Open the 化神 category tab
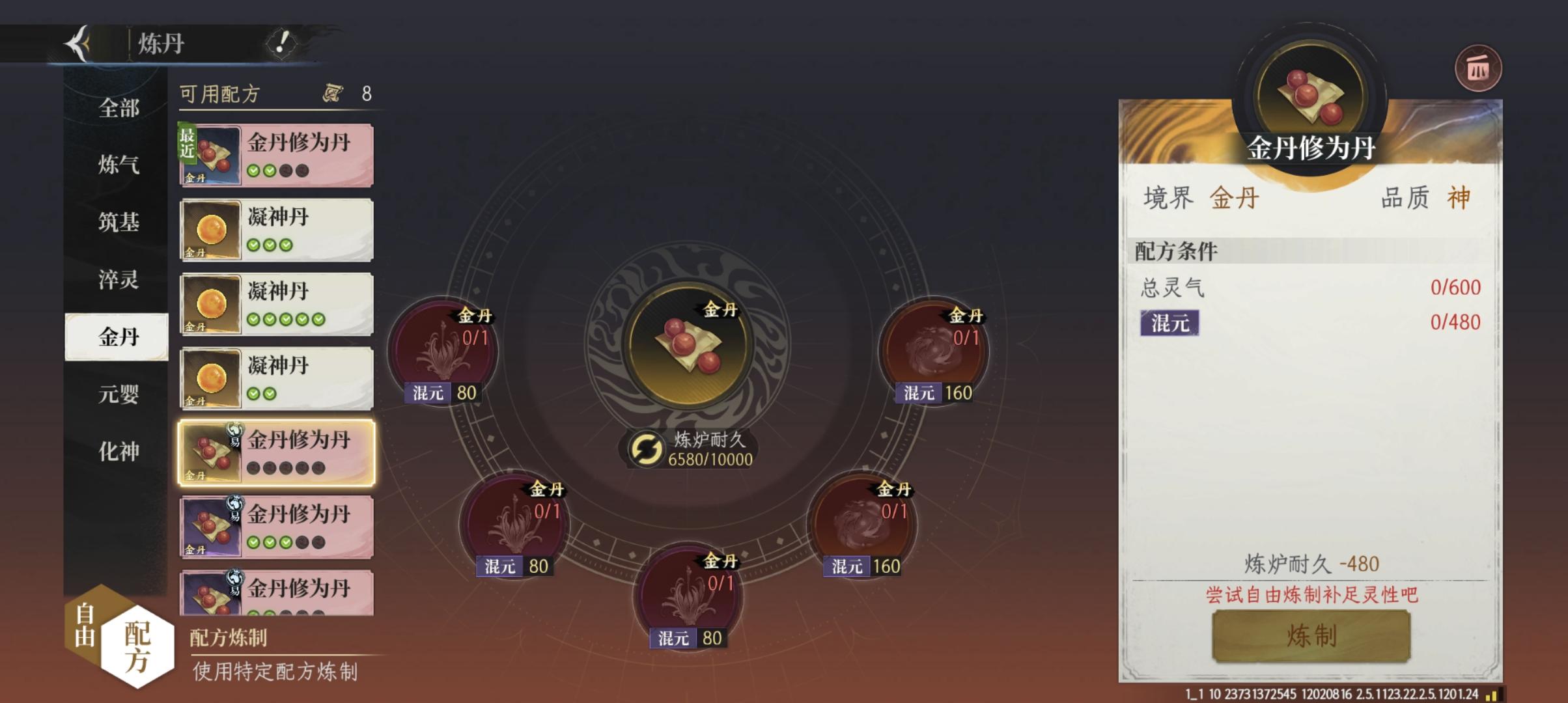This screenshot has height=703, width=1568. [x=119, y=450]
